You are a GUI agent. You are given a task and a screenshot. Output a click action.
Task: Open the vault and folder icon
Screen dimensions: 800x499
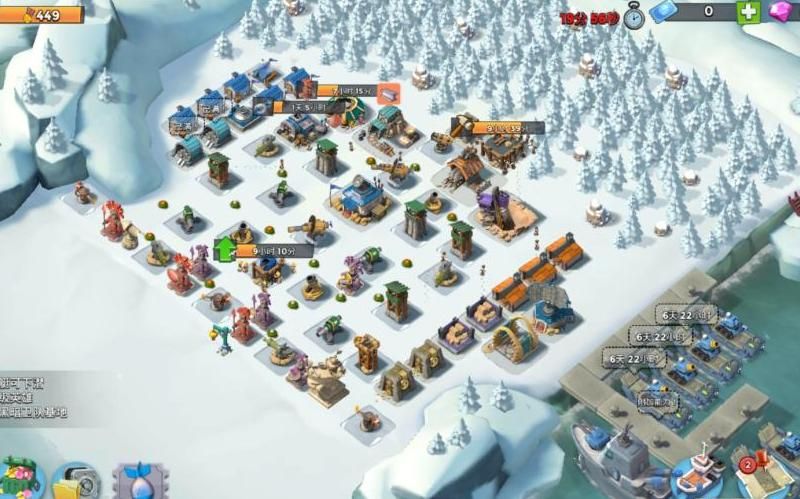pyautogui.click(x=74, y=482)
